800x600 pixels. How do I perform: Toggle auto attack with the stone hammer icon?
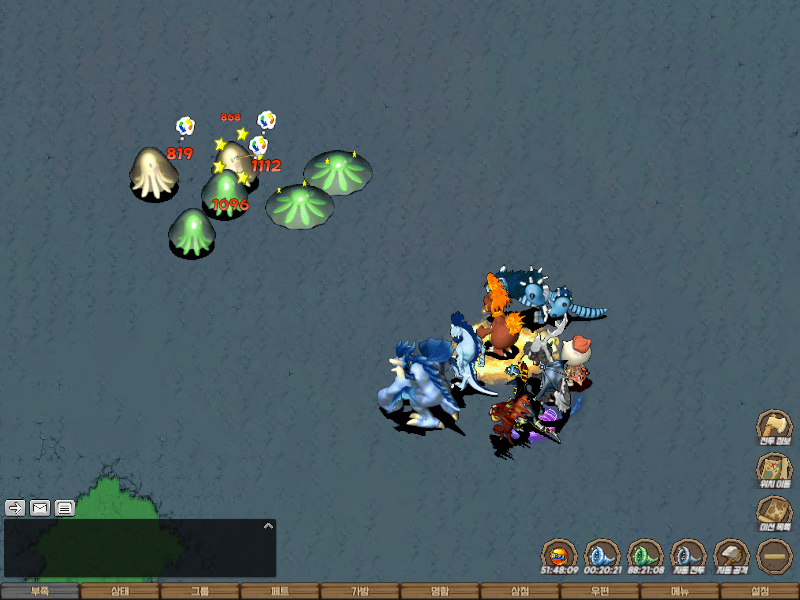[731, 555]
